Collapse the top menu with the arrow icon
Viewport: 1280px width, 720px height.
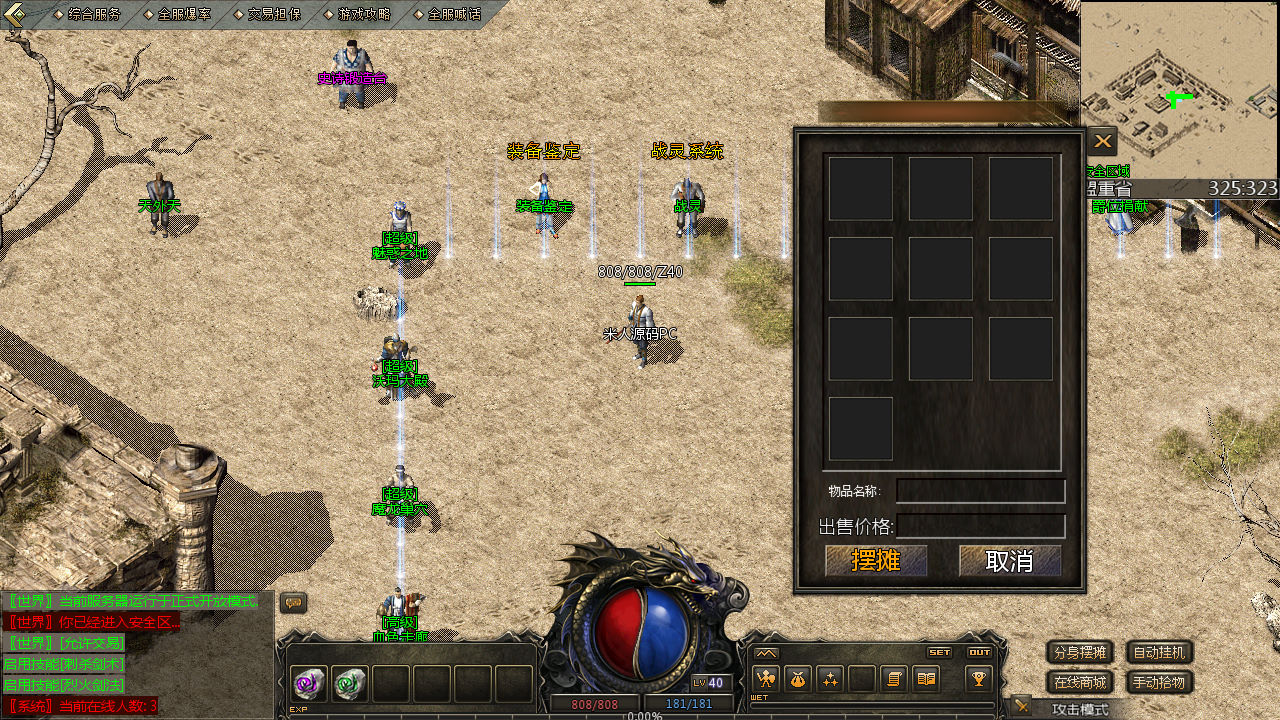pyautogui.click(x=15, y=14)
